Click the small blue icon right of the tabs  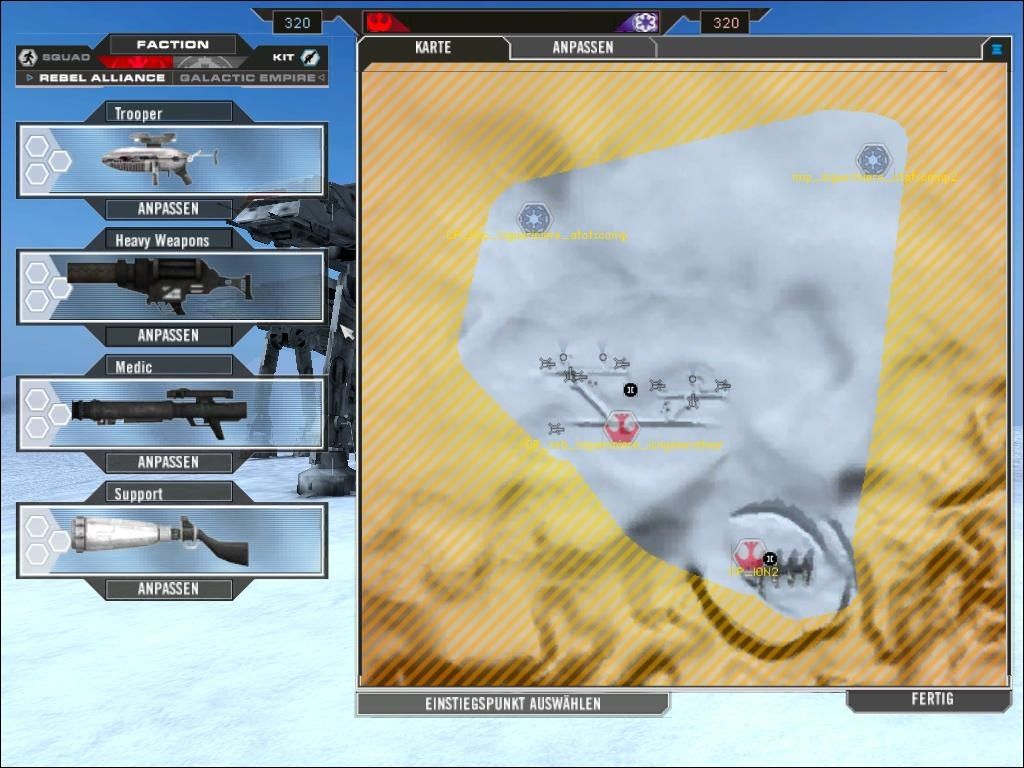pos(996,48)
